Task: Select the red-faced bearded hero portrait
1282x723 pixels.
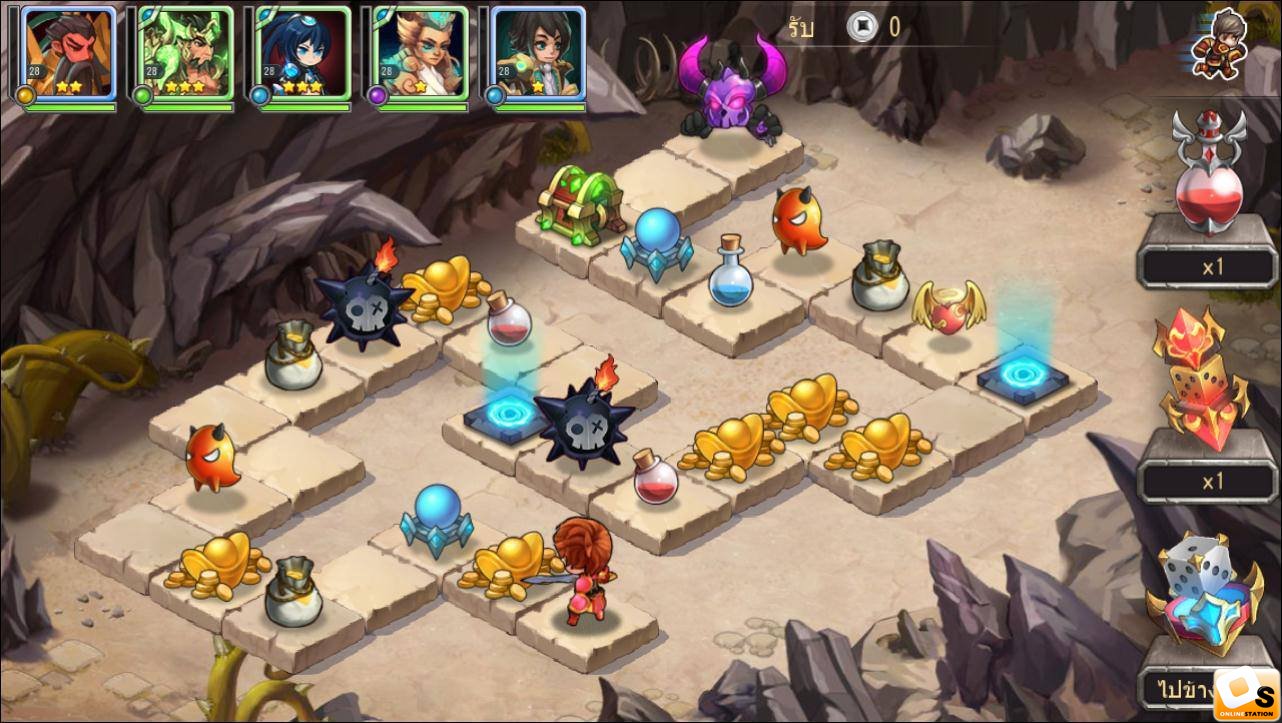Action: (x=67, y=55)
